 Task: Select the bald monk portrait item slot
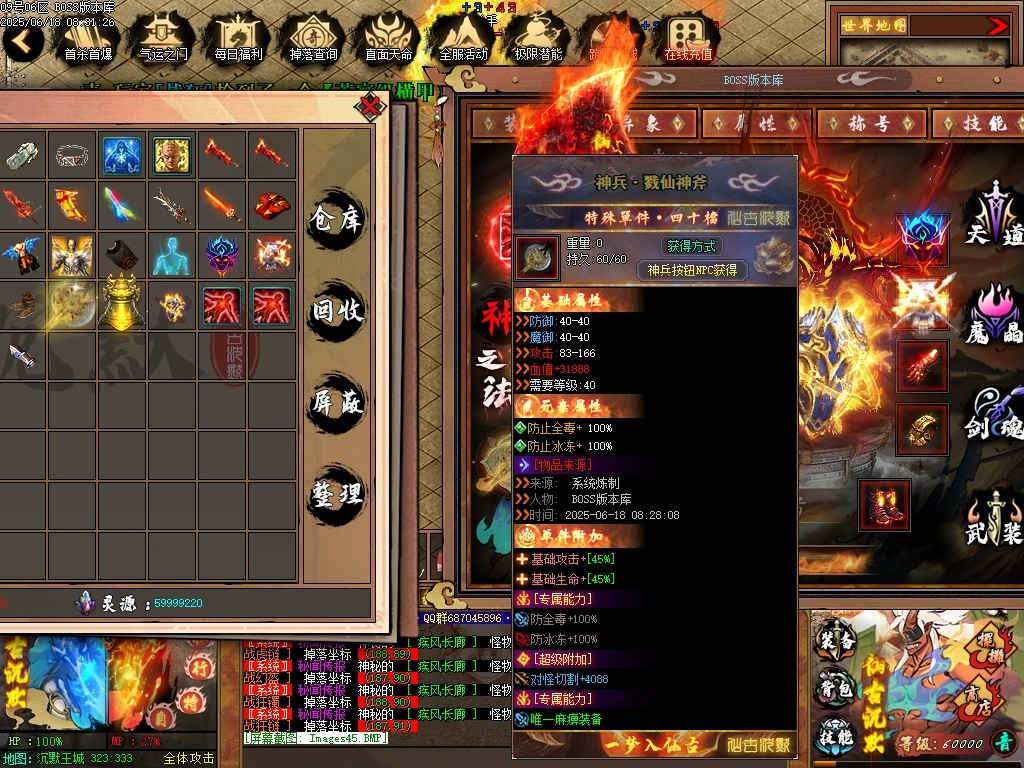coord(171,155)
